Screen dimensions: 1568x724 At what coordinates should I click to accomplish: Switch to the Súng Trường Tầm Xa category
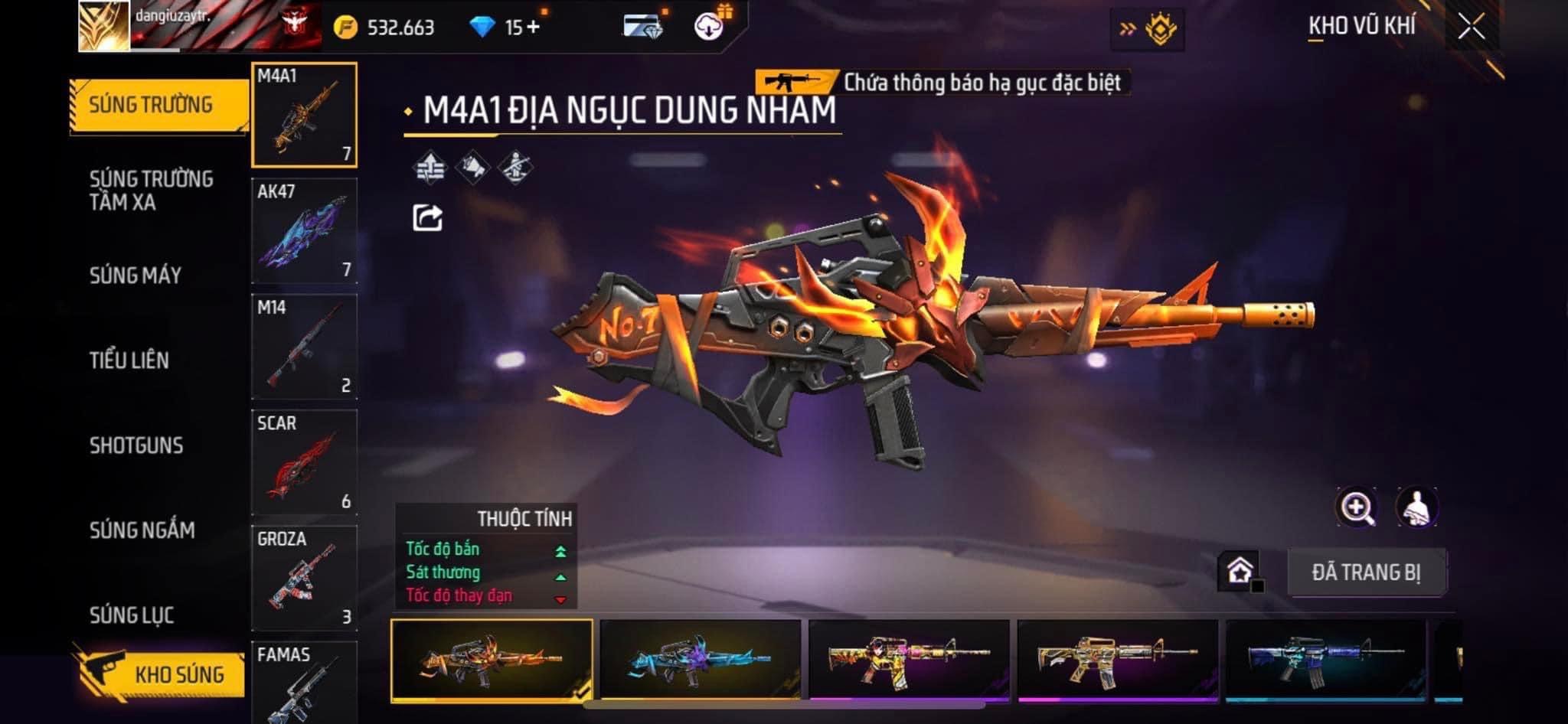[151, 191]
